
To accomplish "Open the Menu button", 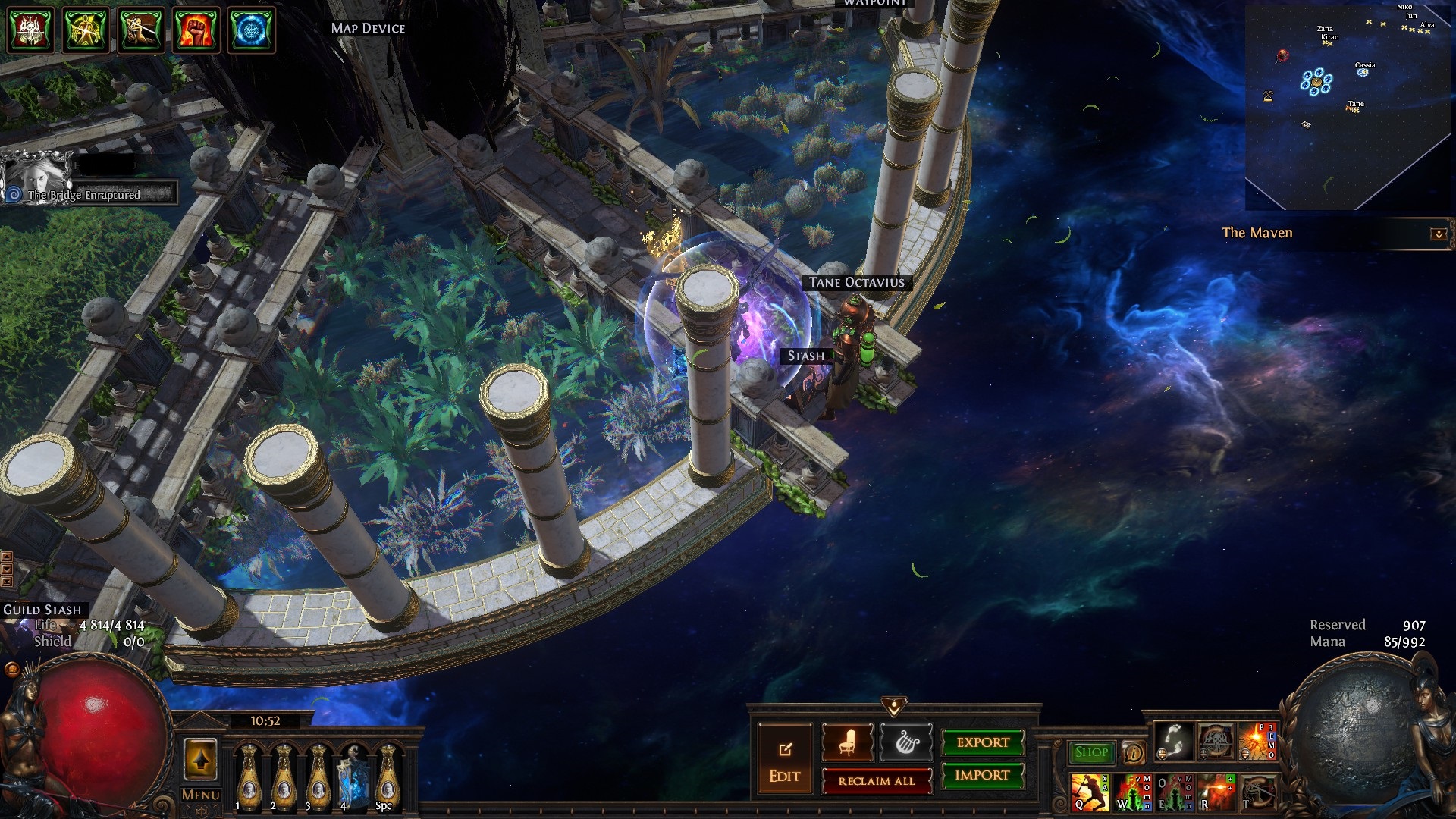I will [x=200, y=795].
